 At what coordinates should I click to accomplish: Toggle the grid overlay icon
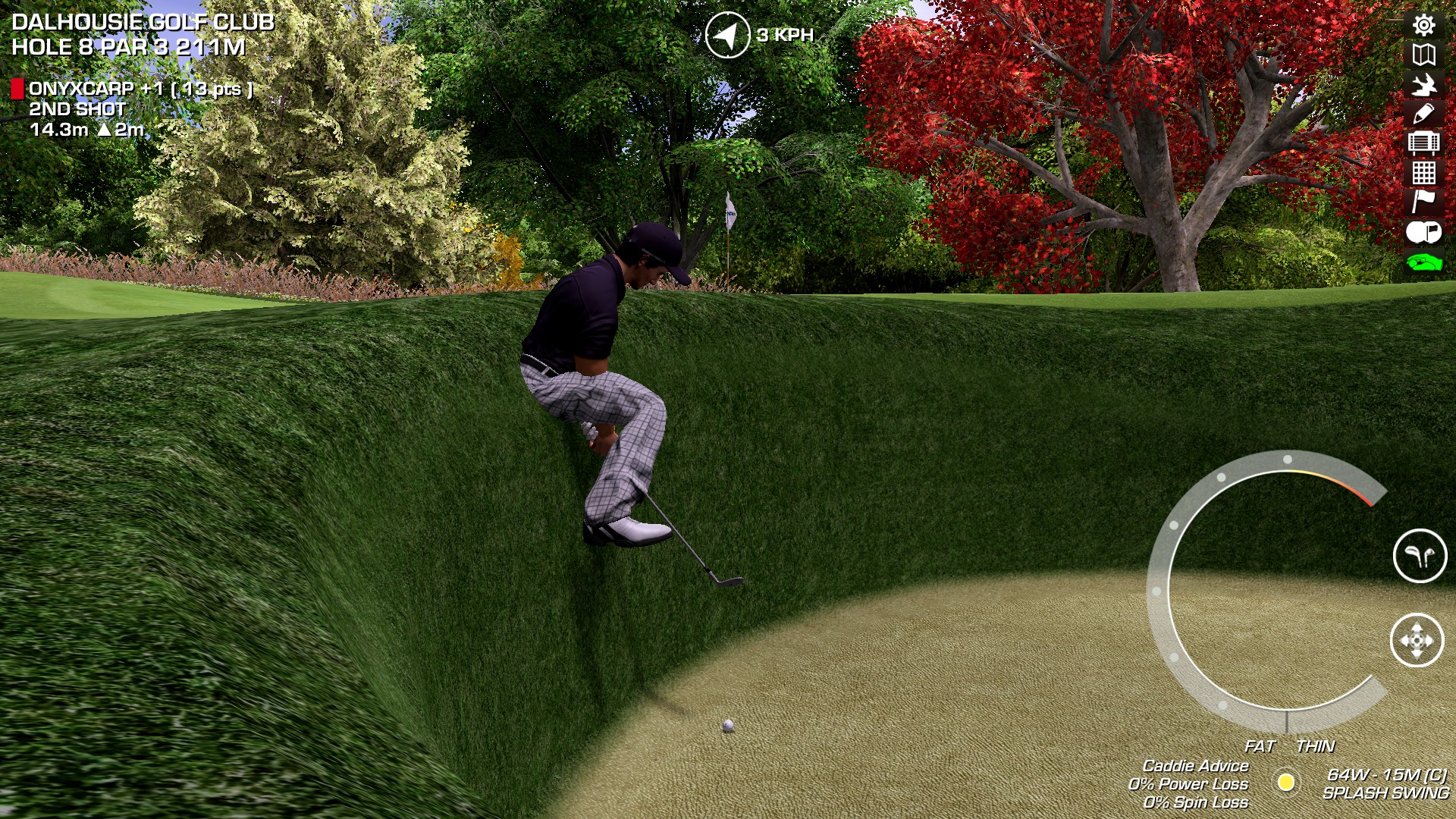pos(1423,173)
